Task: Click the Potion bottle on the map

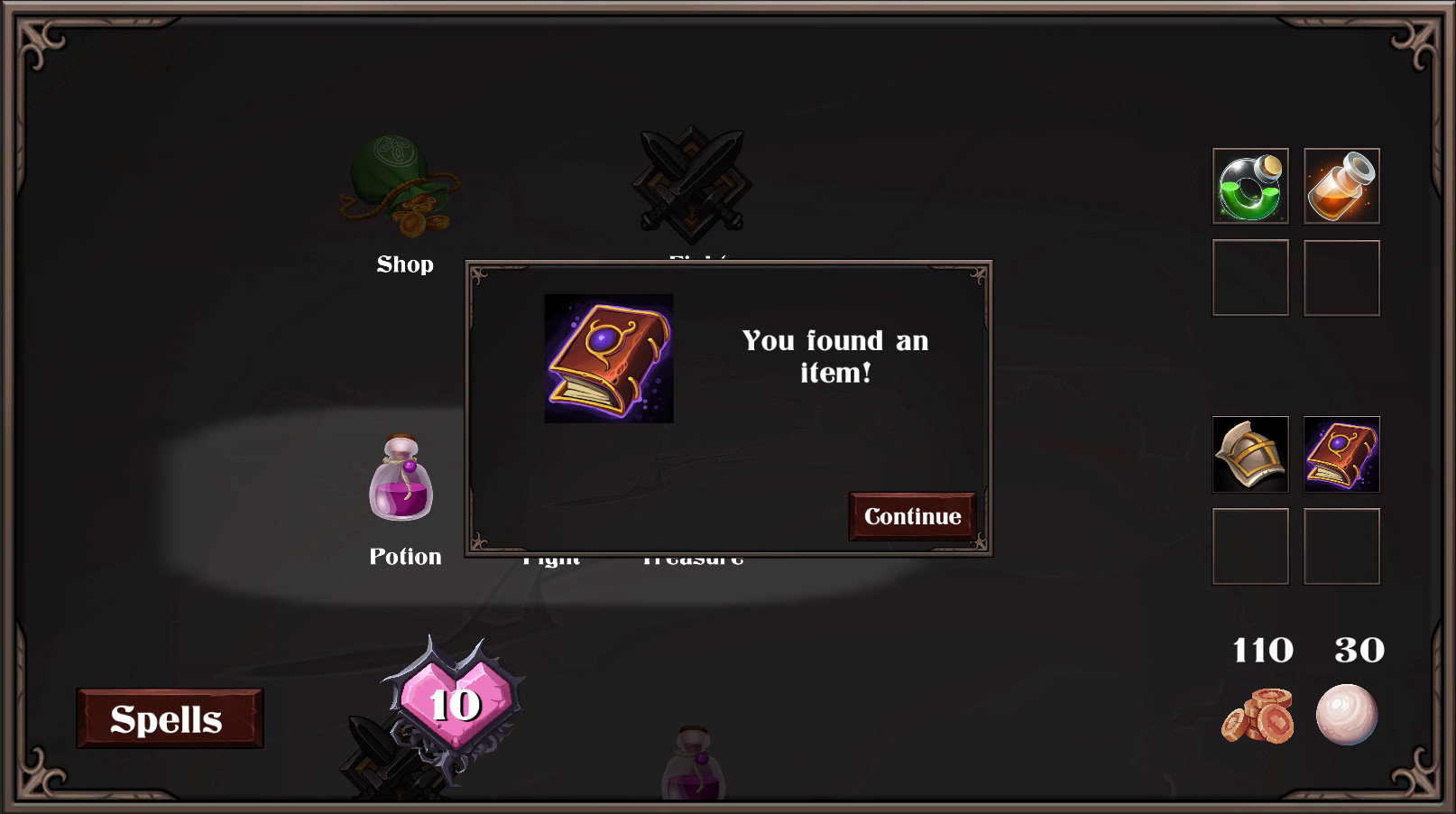Action: click(x=402, y=483)
